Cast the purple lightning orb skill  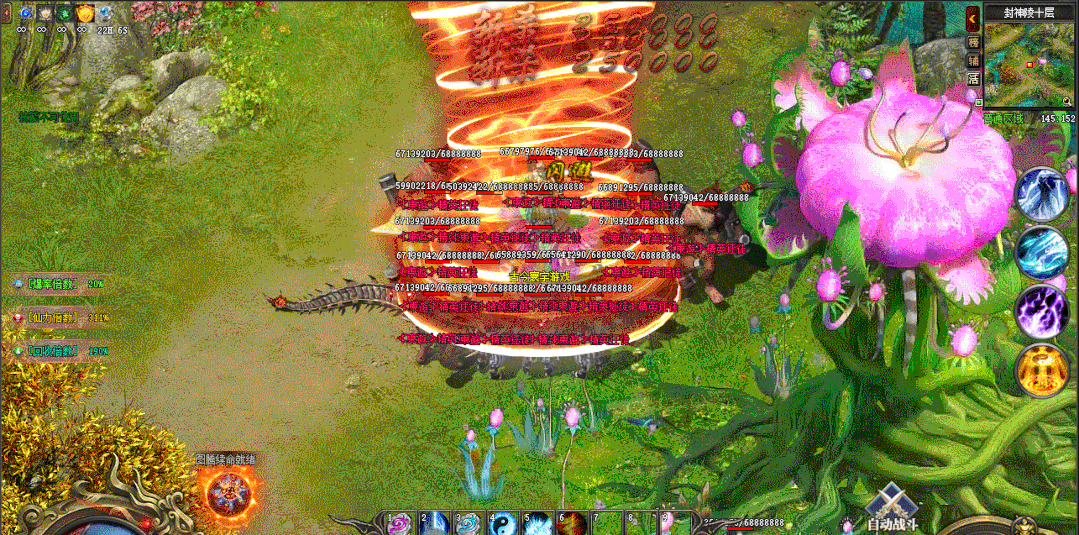click(1042, 311)
